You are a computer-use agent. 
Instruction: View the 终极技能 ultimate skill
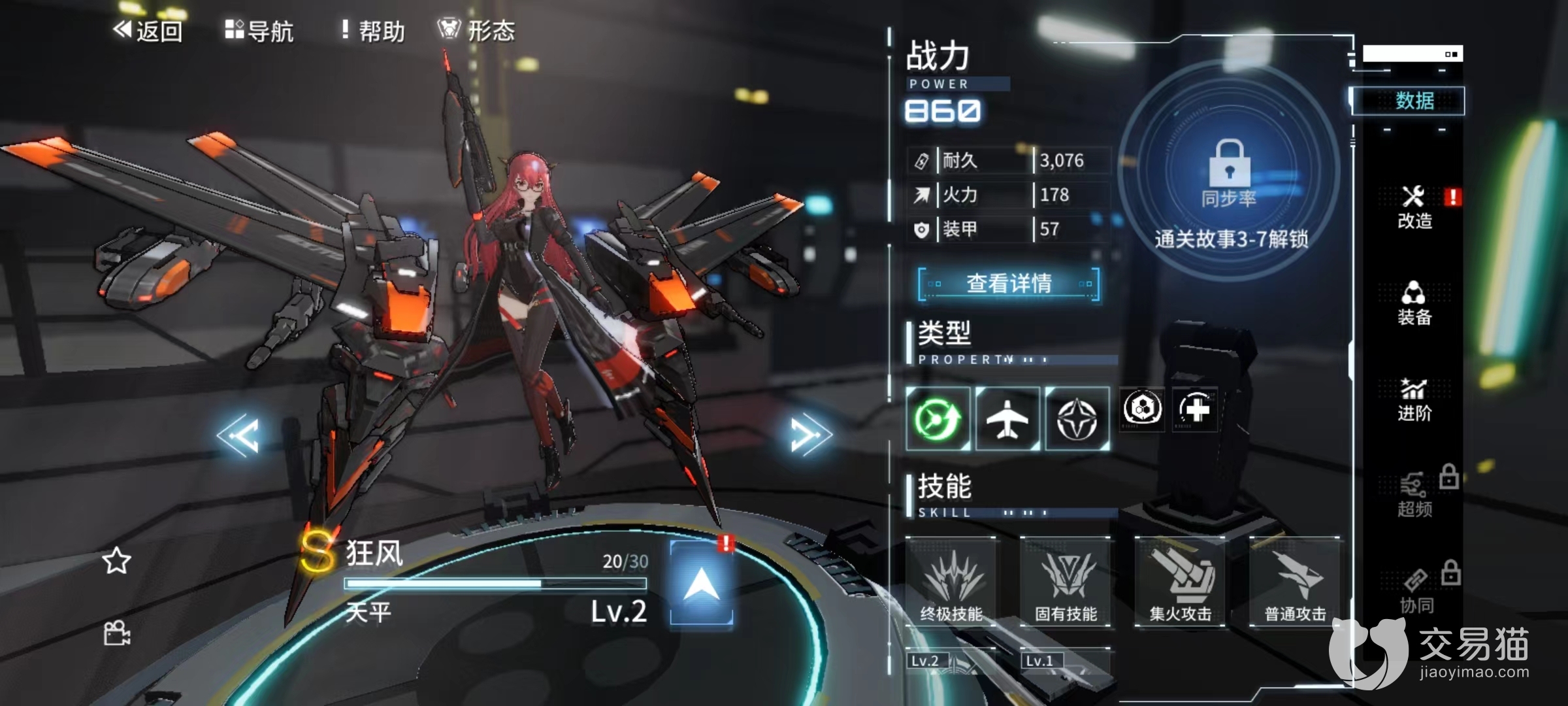pos(951,582)
